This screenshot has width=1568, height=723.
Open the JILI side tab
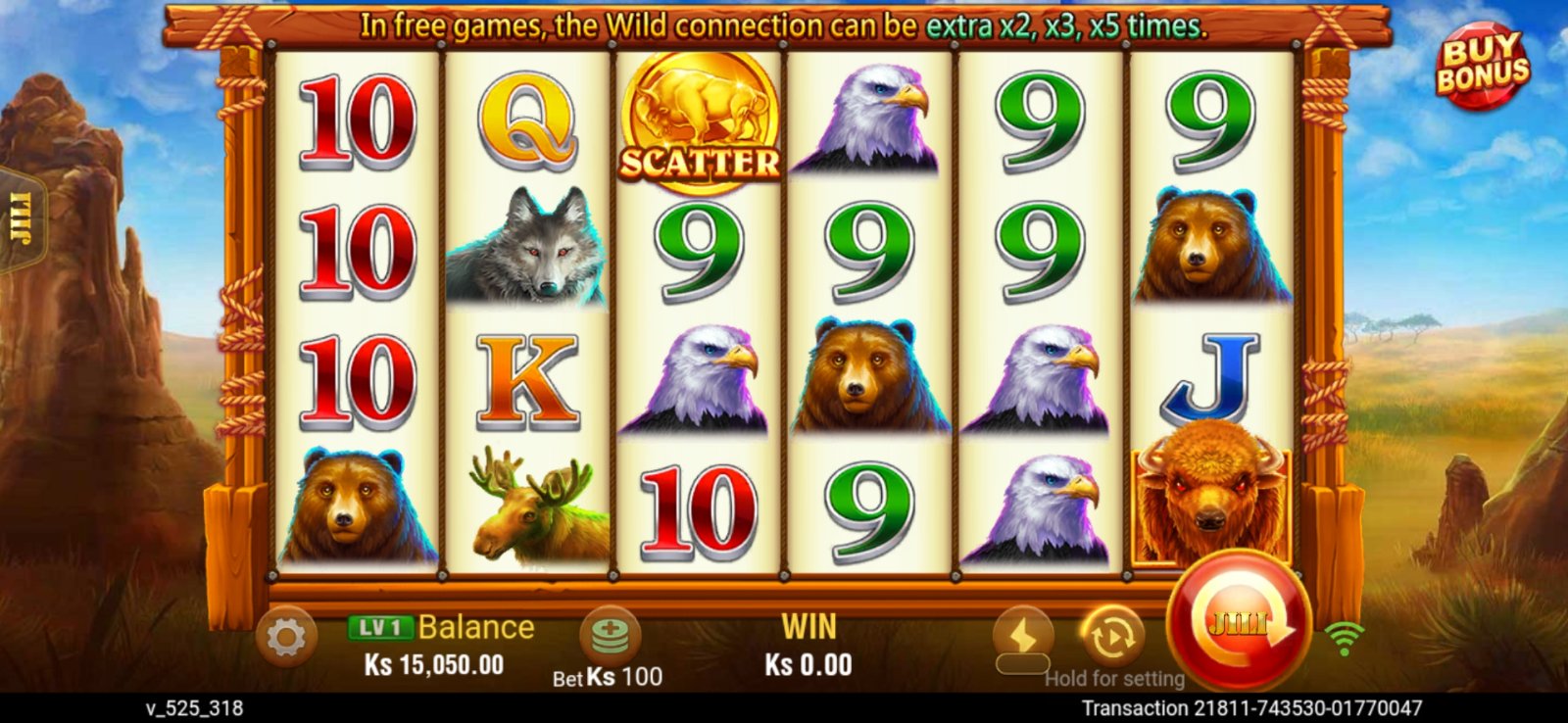point(20,218)
